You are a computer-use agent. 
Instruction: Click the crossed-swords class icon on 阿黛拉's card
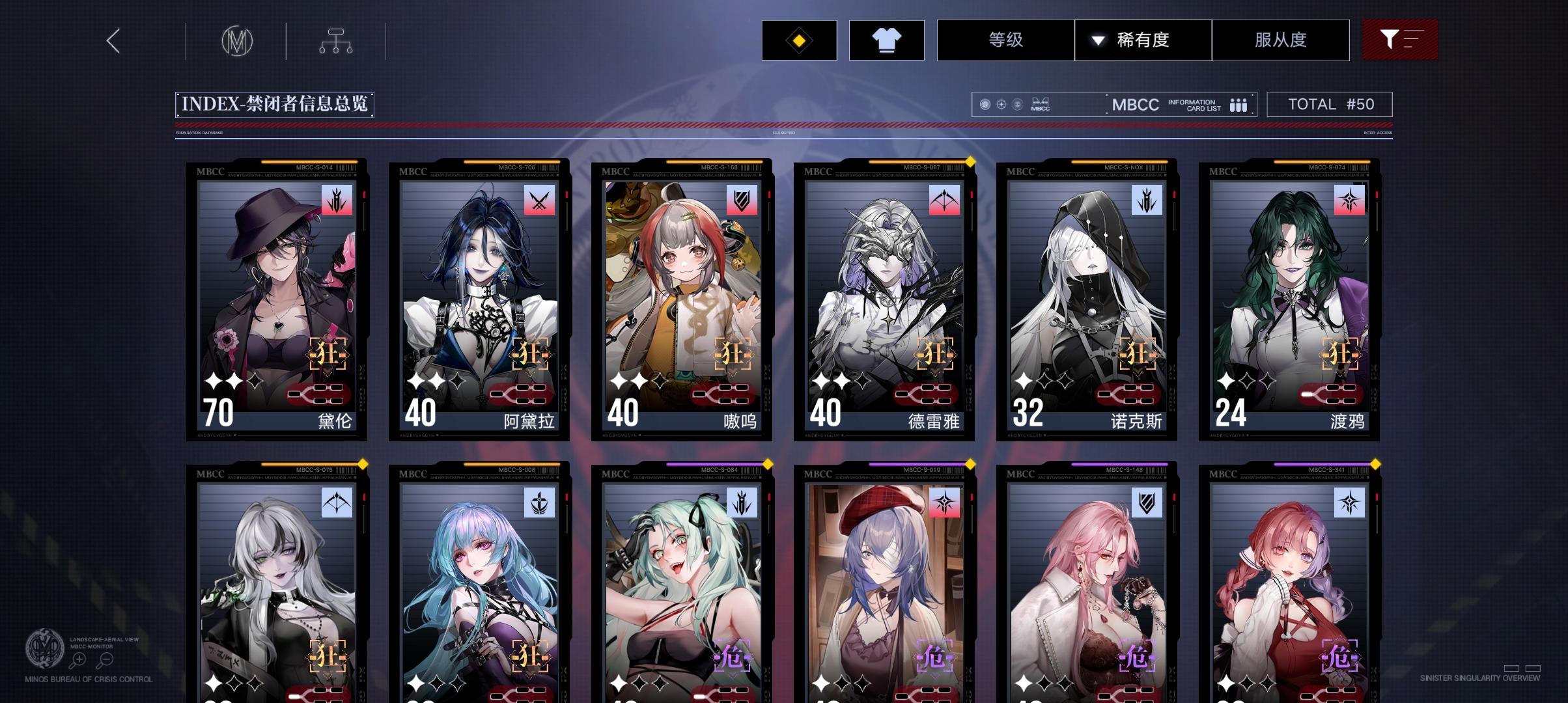(539, 200)
